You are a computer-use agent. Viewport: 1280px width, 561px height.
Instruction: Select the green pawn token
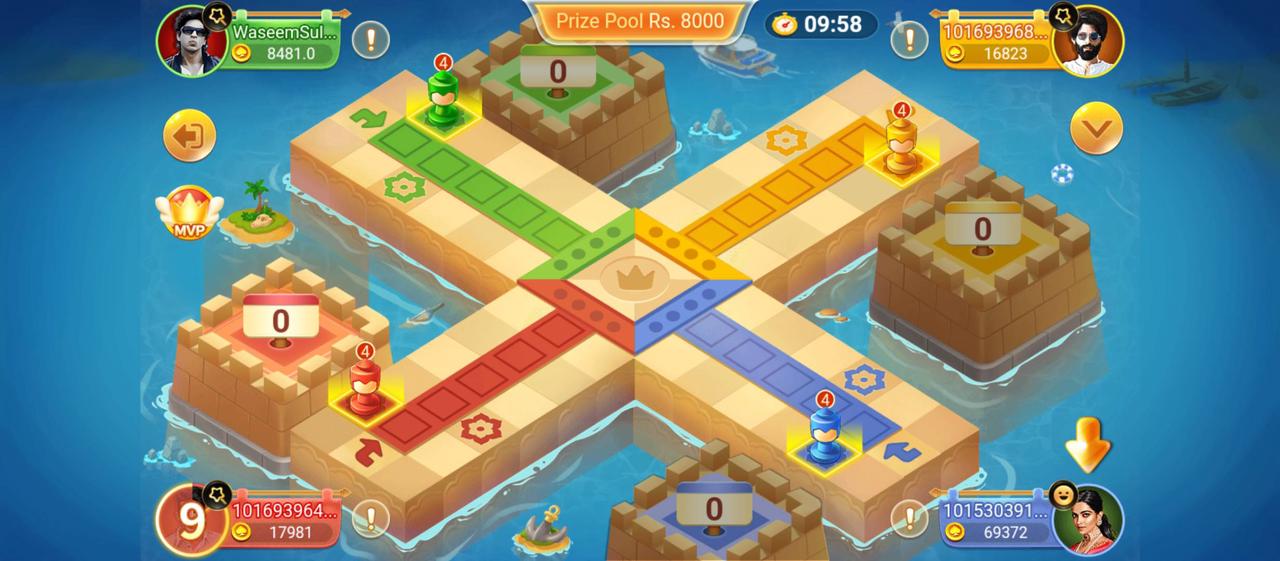pos(441,98)
